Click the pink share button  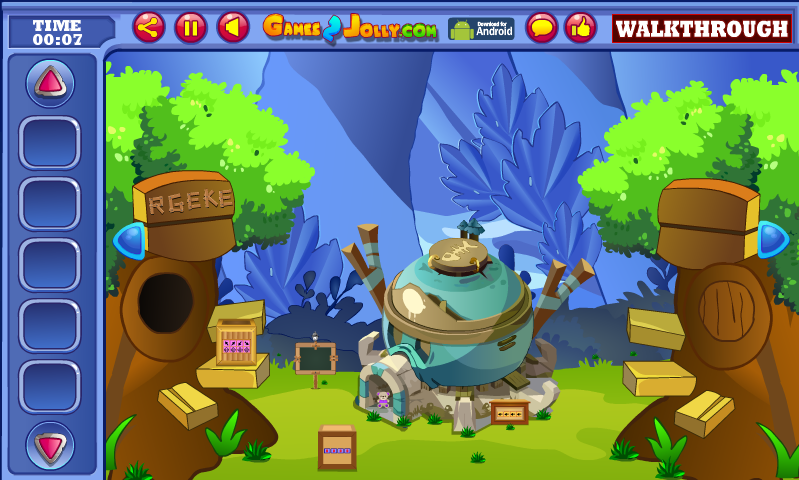(x=149, y=28)
